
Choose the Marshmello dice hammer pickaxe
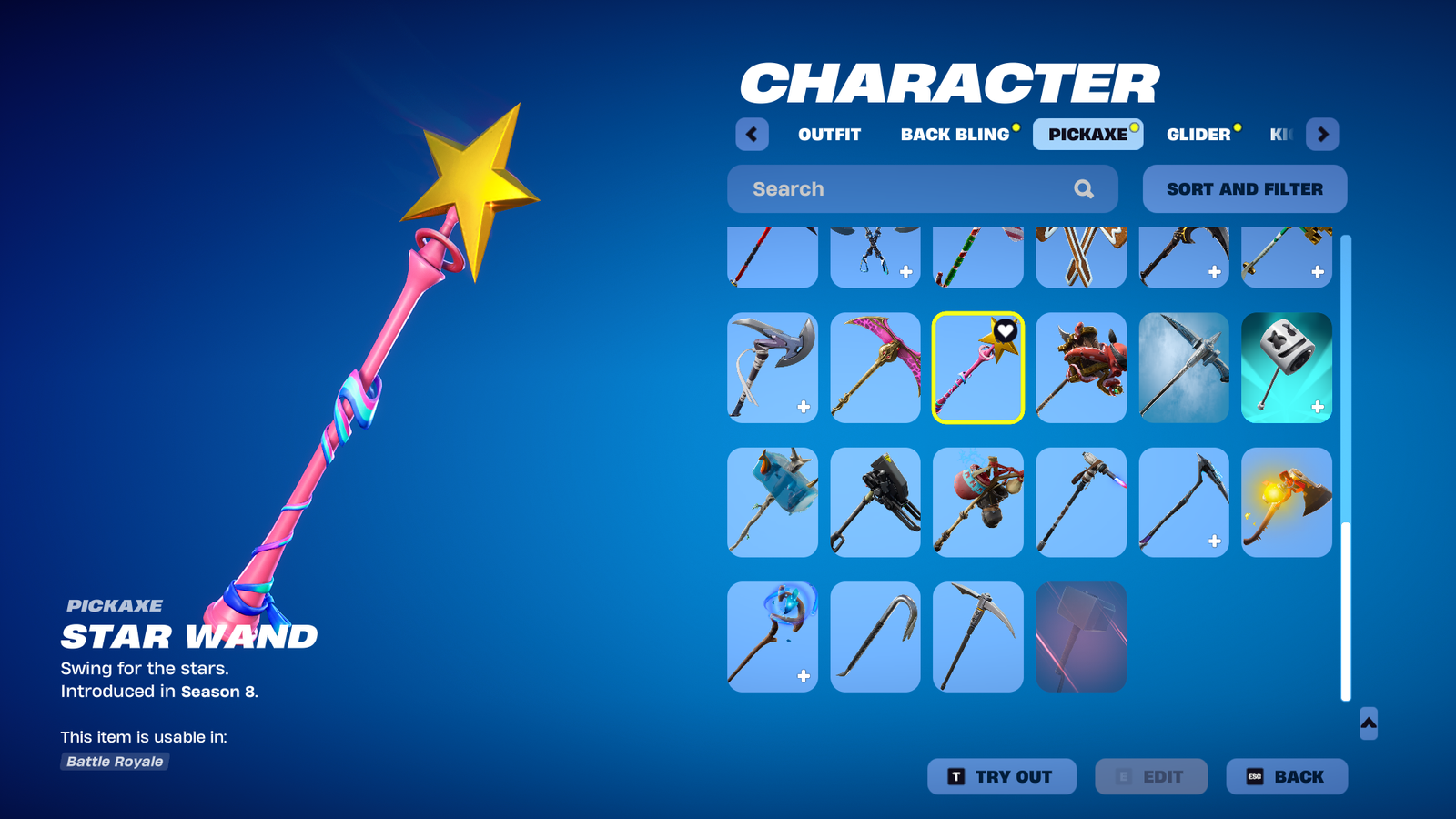tap(1286, 368)
